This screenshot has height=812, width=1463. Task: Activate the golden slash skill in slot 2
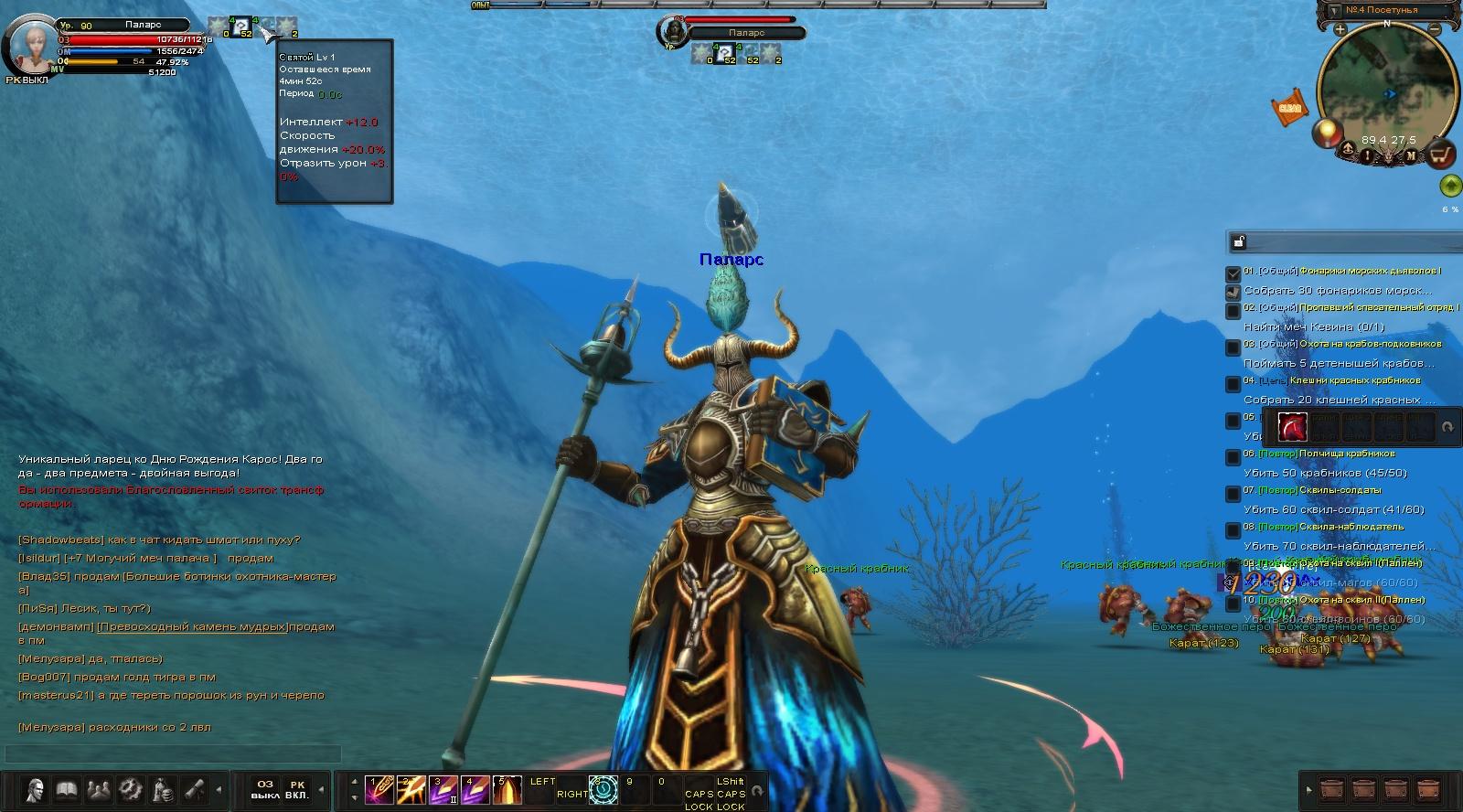pyautogui.click(x=411, y=789)
